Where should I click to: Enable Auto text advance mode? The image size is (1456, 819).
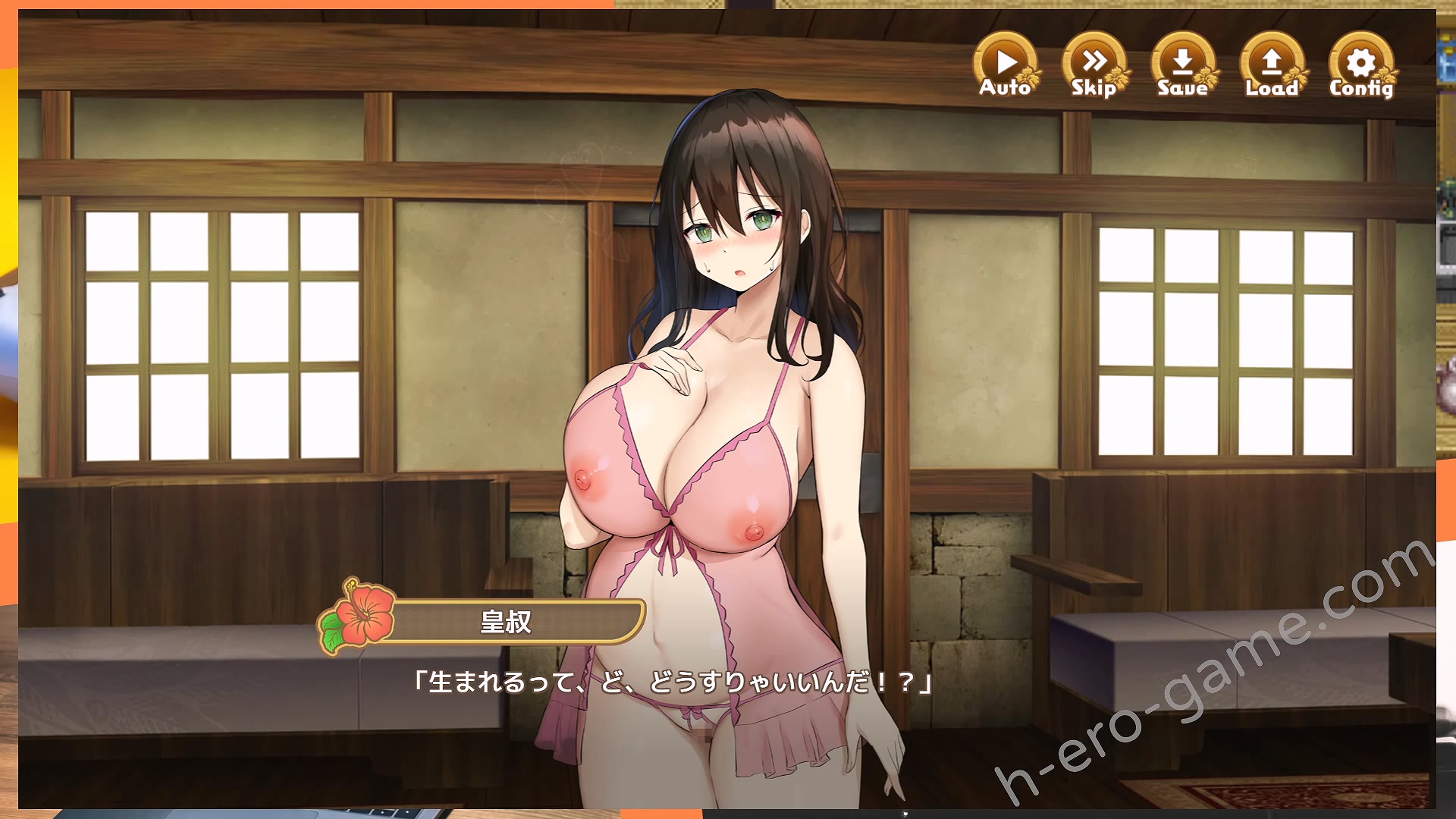pos(1006,66)
